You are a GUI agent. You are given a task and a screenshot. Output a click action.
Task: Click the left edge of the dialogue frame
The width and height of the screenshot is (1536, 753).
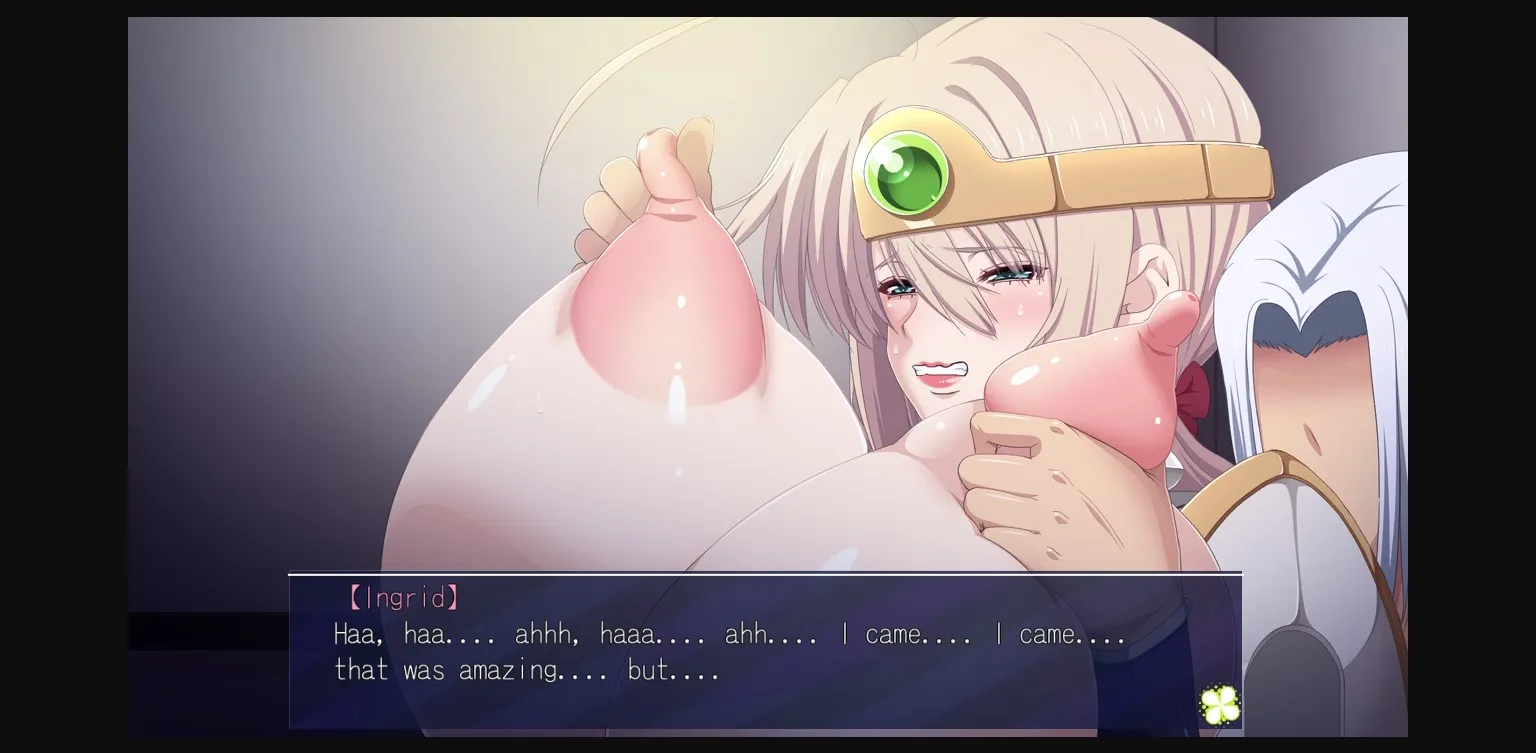point(291,650)
